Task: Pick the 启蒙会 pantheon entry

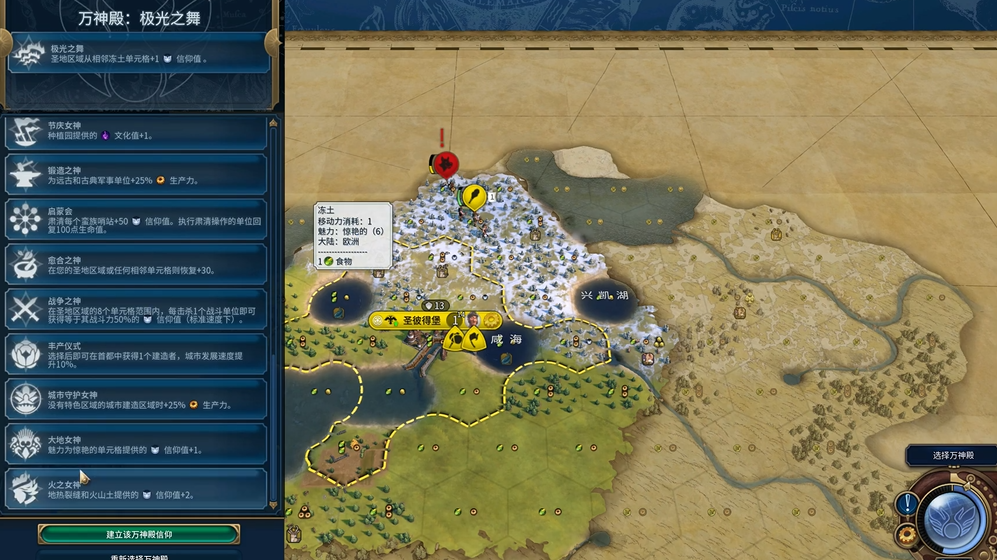Action: pyautogui.click(x=137, y=219)
